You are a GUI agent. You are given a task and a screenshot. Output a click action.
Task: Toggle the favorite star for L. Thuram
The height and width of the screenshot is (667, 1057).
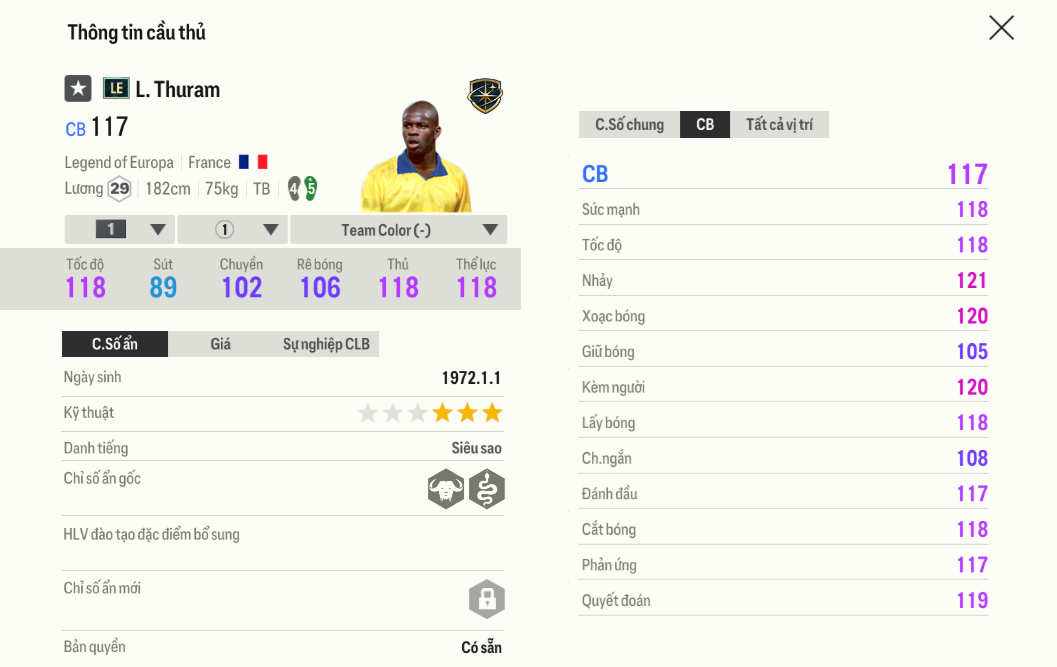click(x=78, y=89)
